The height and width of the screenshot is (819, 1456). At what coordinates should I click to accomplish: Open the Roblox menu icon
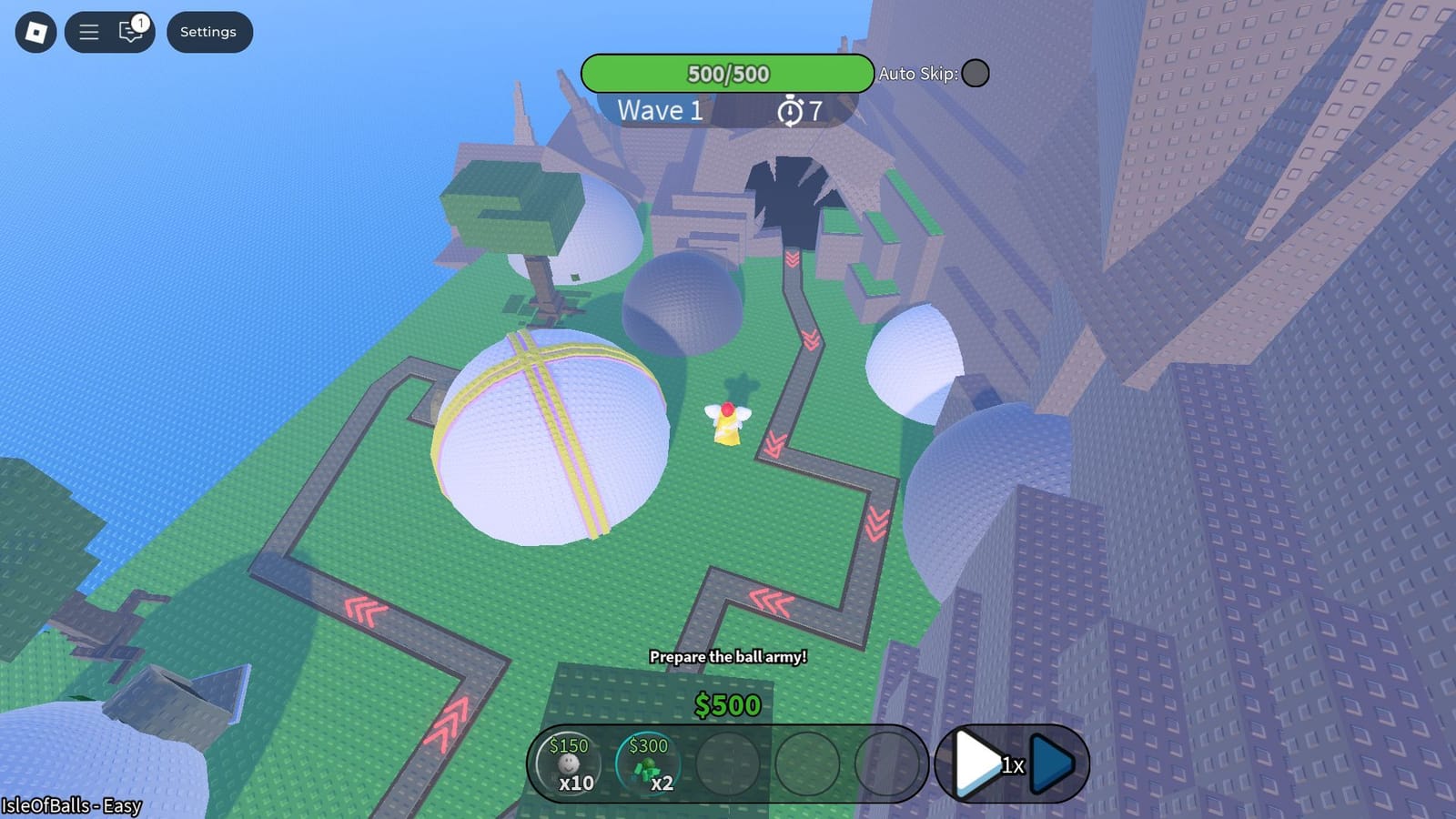click(x=34, y=31)
